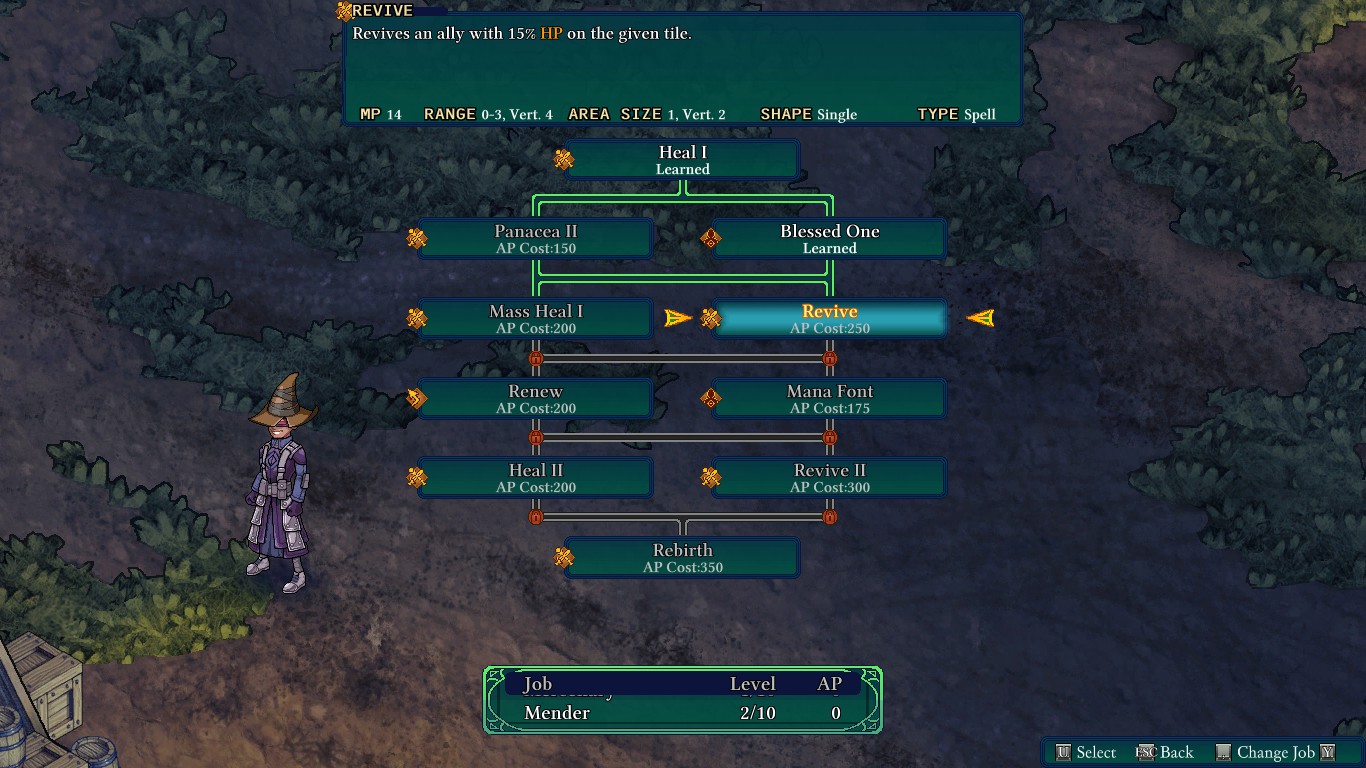1366x768 pixels.
Task: Click the Mender job row
Action: [x=683, y=713]
